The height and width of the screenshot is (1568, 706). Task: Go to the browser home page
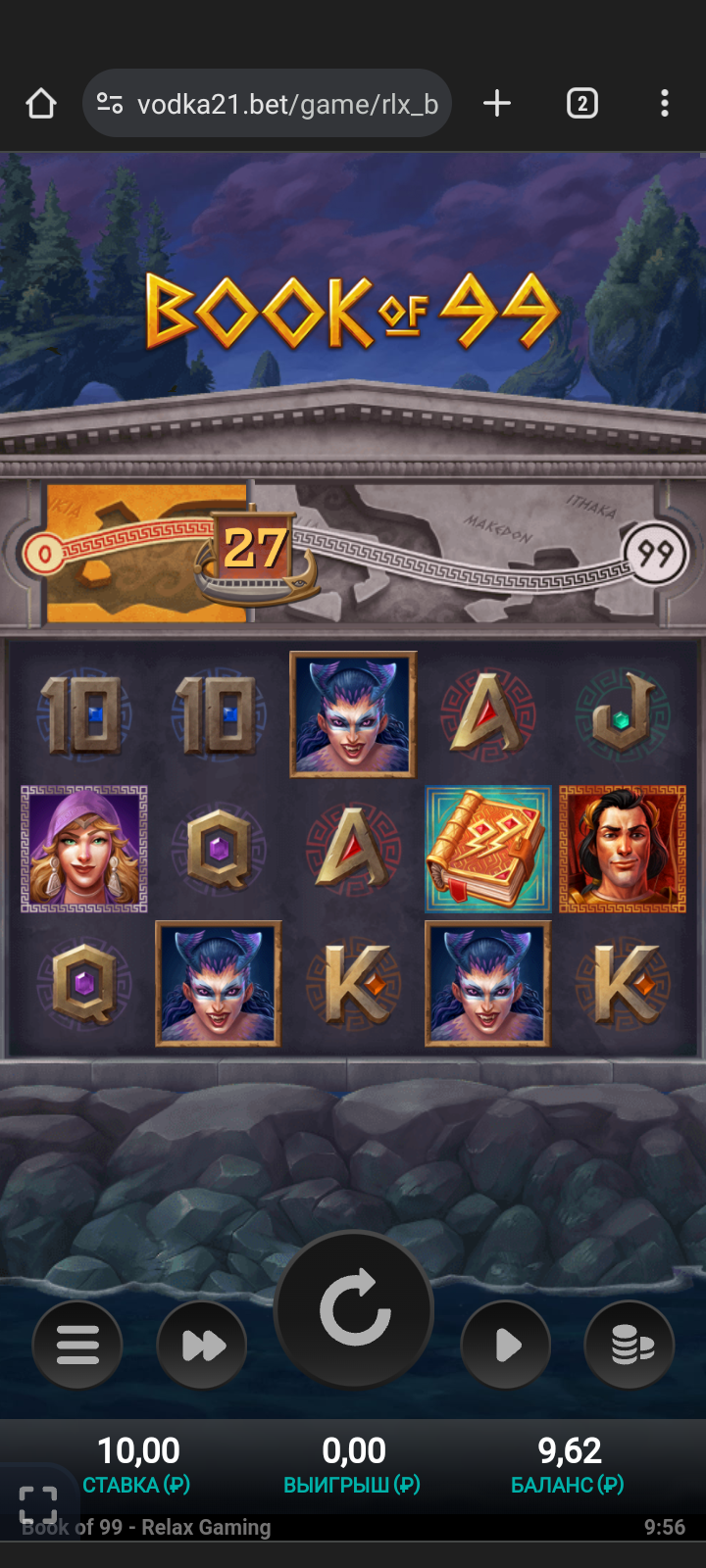click(x=41, y=104)
